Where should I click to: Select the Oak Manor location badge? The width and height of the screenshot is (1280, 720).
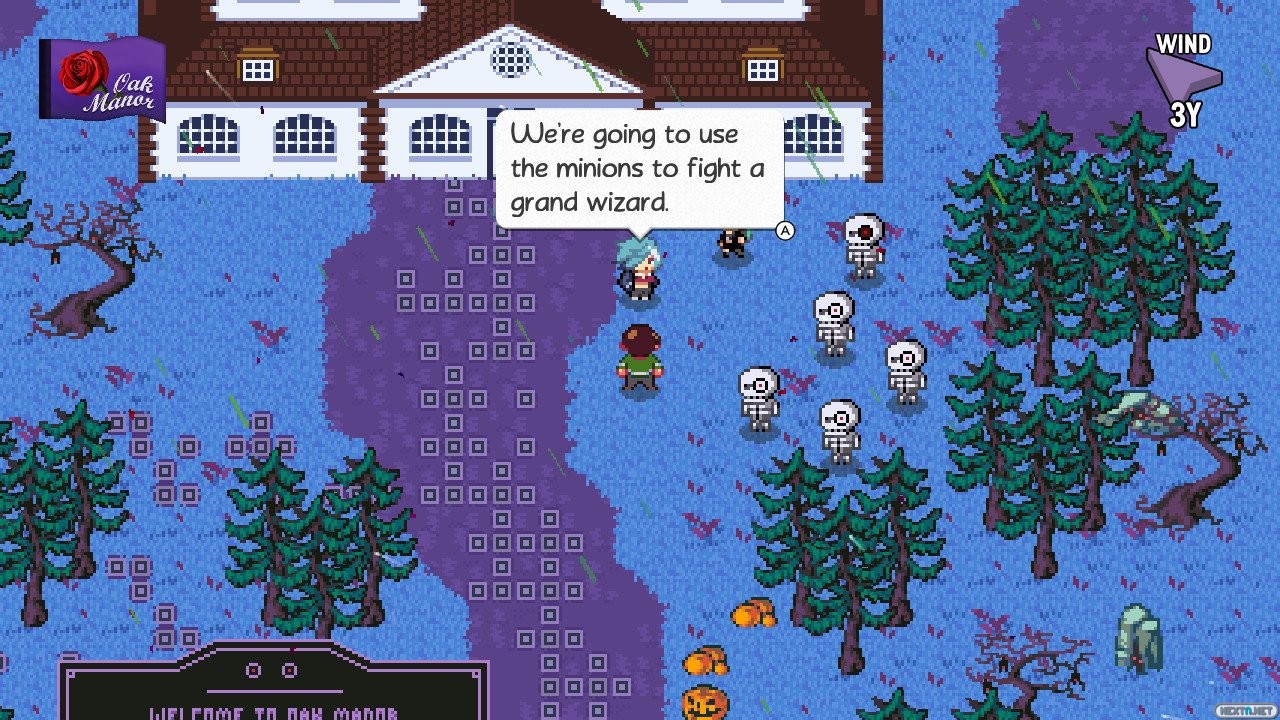pyautogui.click(x=101, y=79)
